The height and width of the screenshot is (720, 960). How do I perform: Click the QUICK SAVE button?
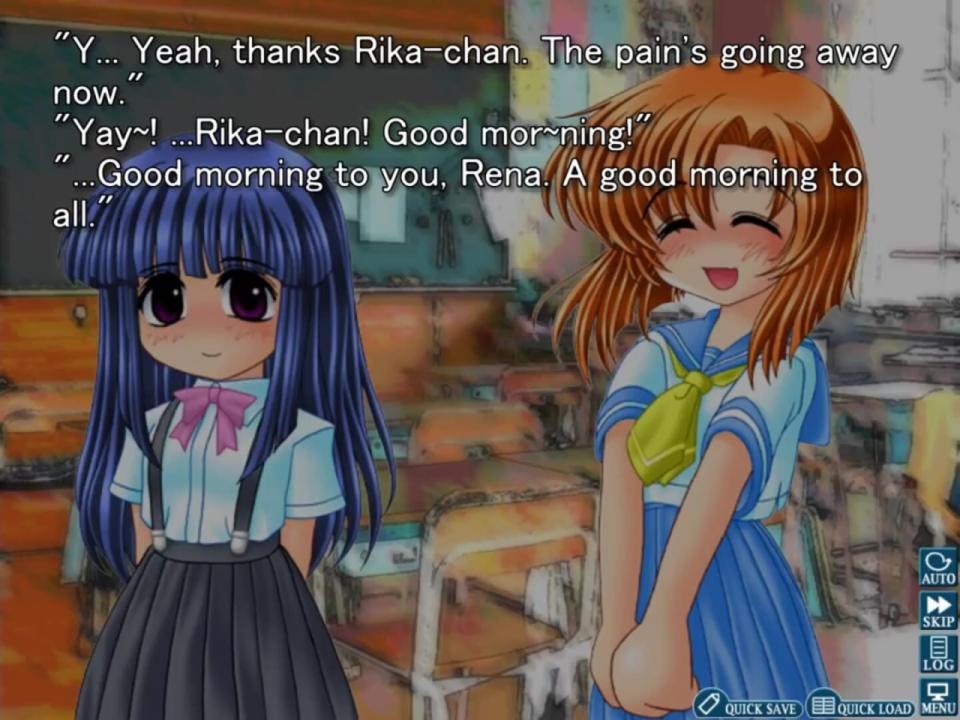click(x=749, y=706)
